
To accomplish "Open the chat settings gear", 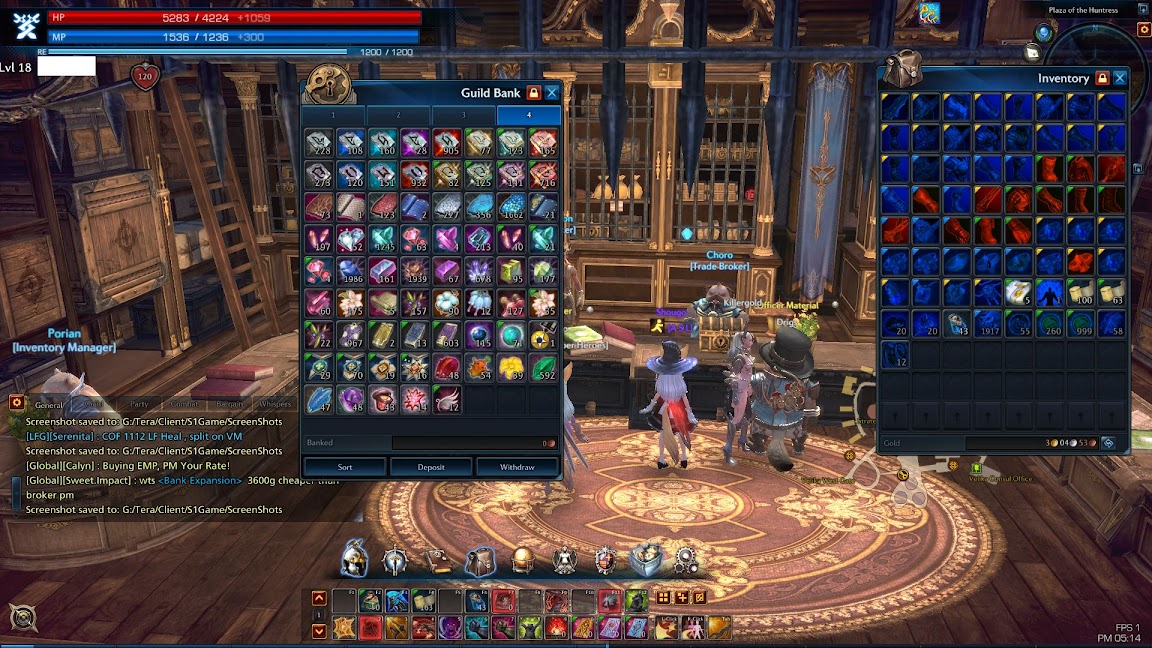I will 16,403.
